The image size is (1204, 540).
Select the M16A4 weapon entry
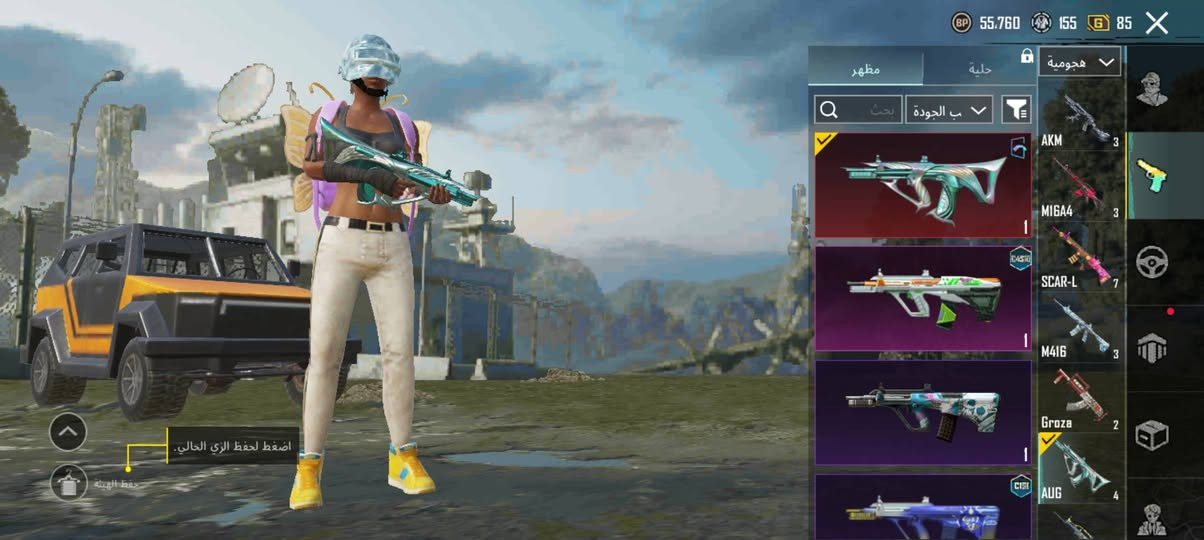click(1082, 186)
